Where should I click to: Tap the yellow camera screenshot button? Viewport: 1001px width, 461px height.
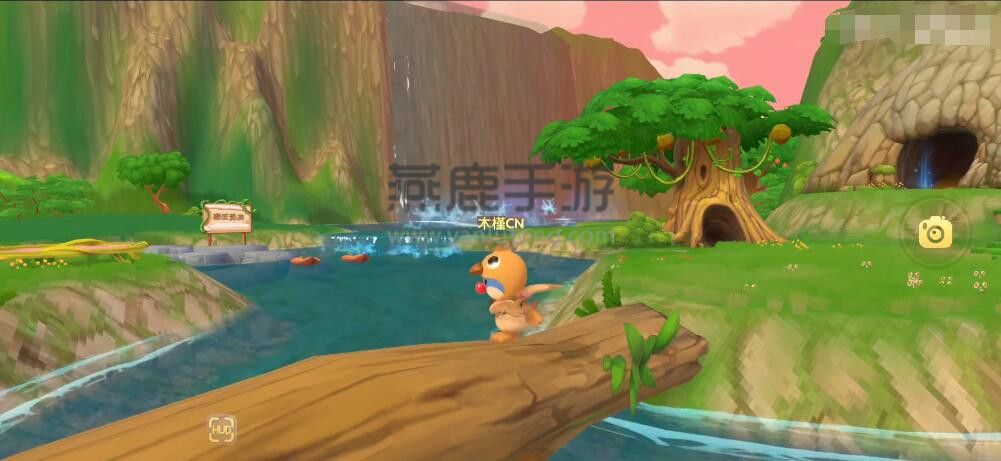click(x=935, y=233)
